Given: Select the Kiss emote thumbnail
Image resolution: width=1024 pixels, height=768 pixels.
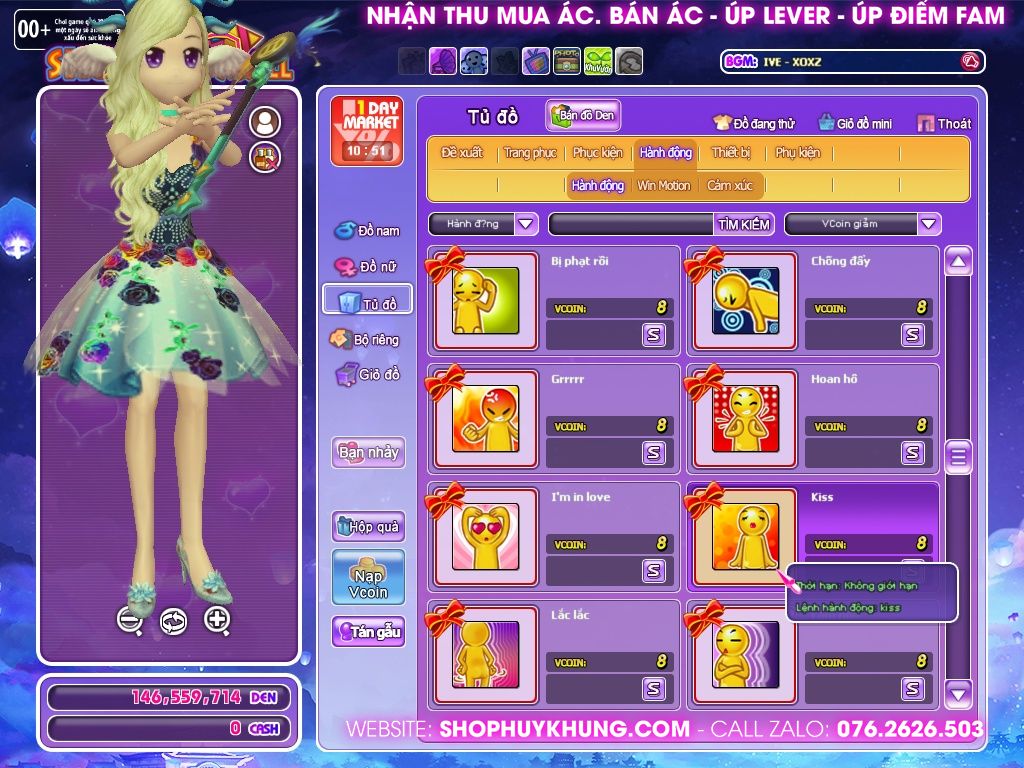Looking at the screenshot, I should pyautogui.click(x=745, y=536).
